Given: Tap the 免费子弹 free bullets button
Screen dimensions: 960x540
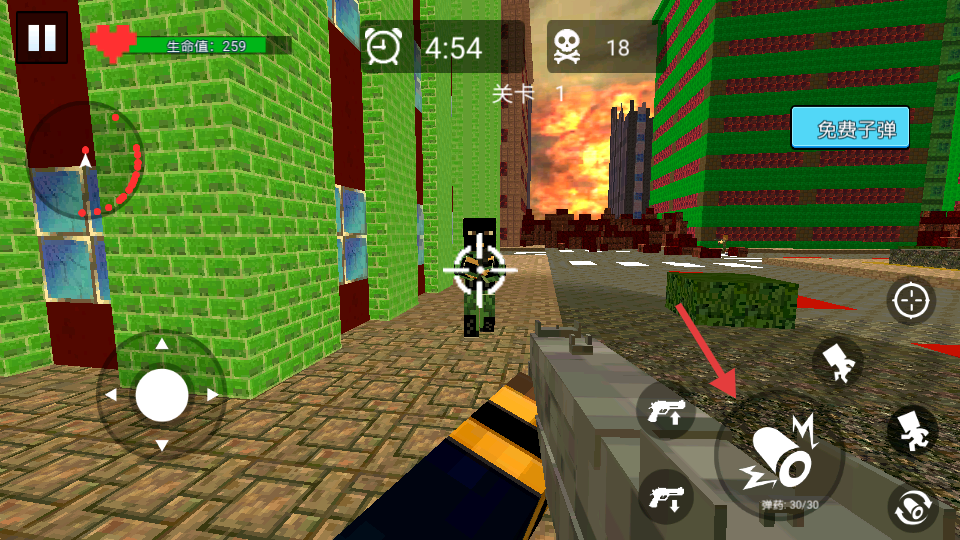Looking at the screenshot, I should tap(850, 129).
